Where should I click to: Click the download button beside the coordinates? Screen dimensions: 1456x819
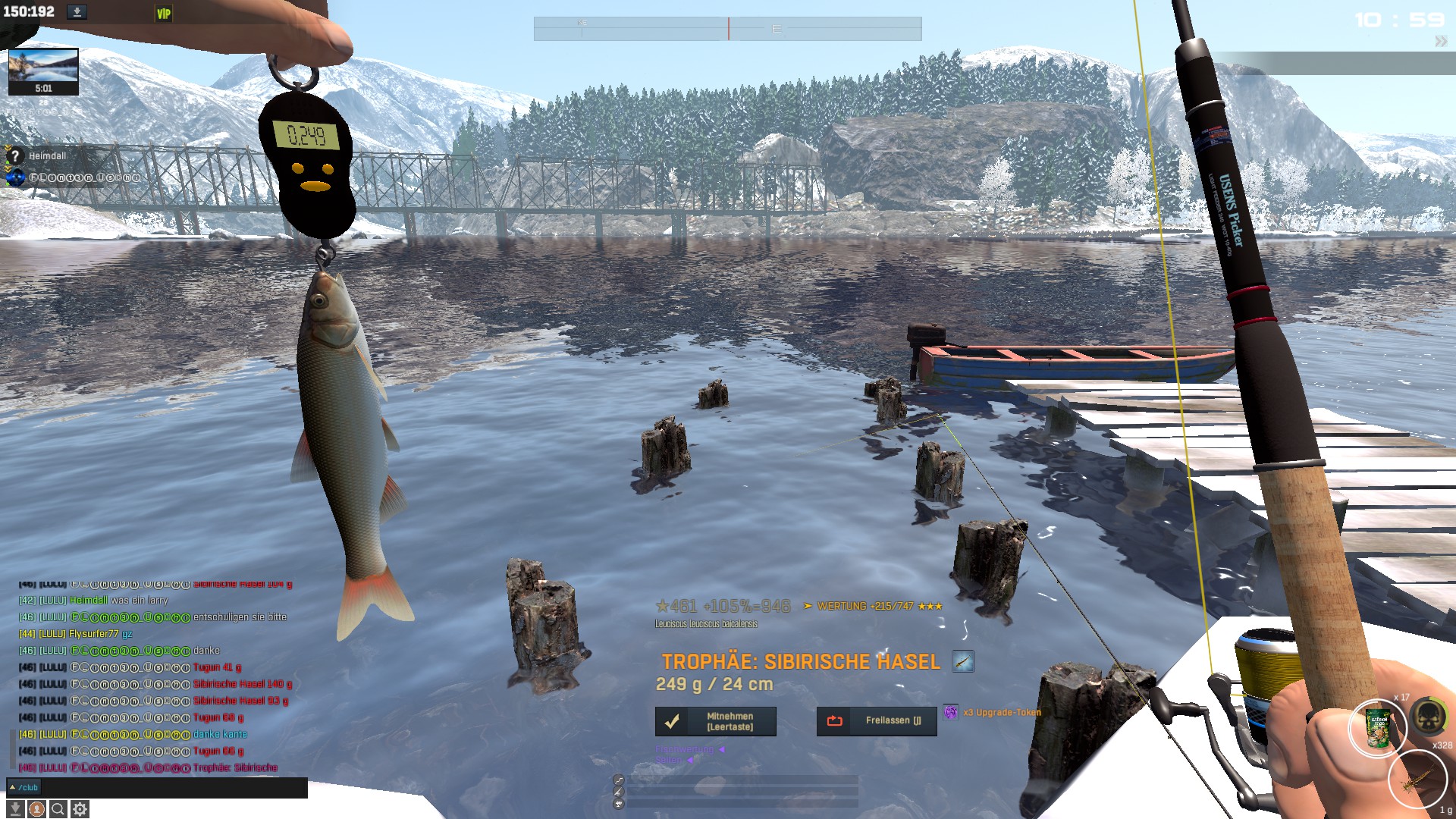pyautogui.click(x=77, y=12)
